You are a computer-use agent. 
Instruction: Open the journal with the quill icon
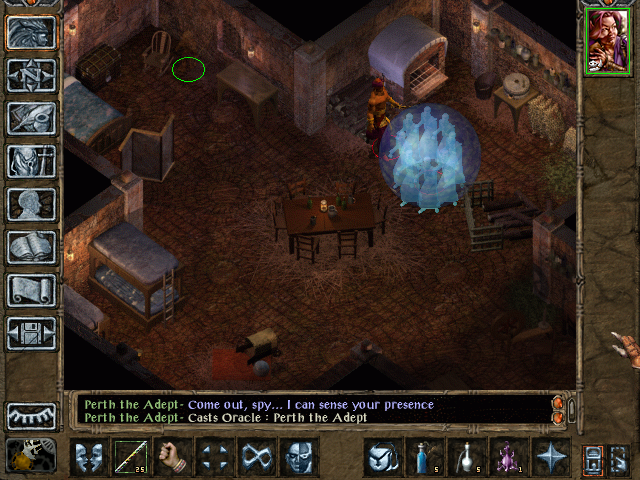[31, 118]
